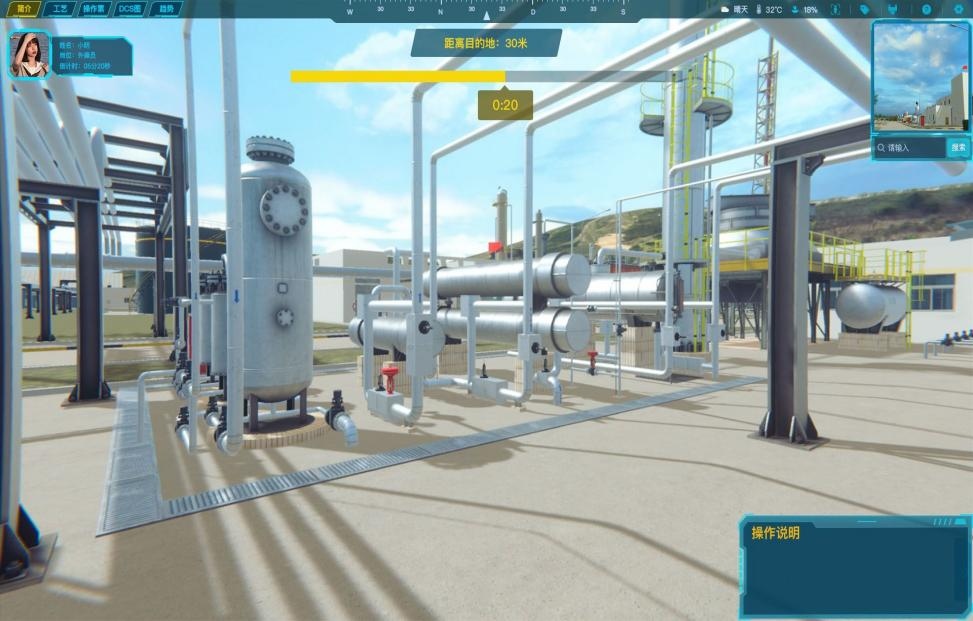Open the gear settings icon
Image resolution: width=973 pixels, height=621 pixels.
956,9
